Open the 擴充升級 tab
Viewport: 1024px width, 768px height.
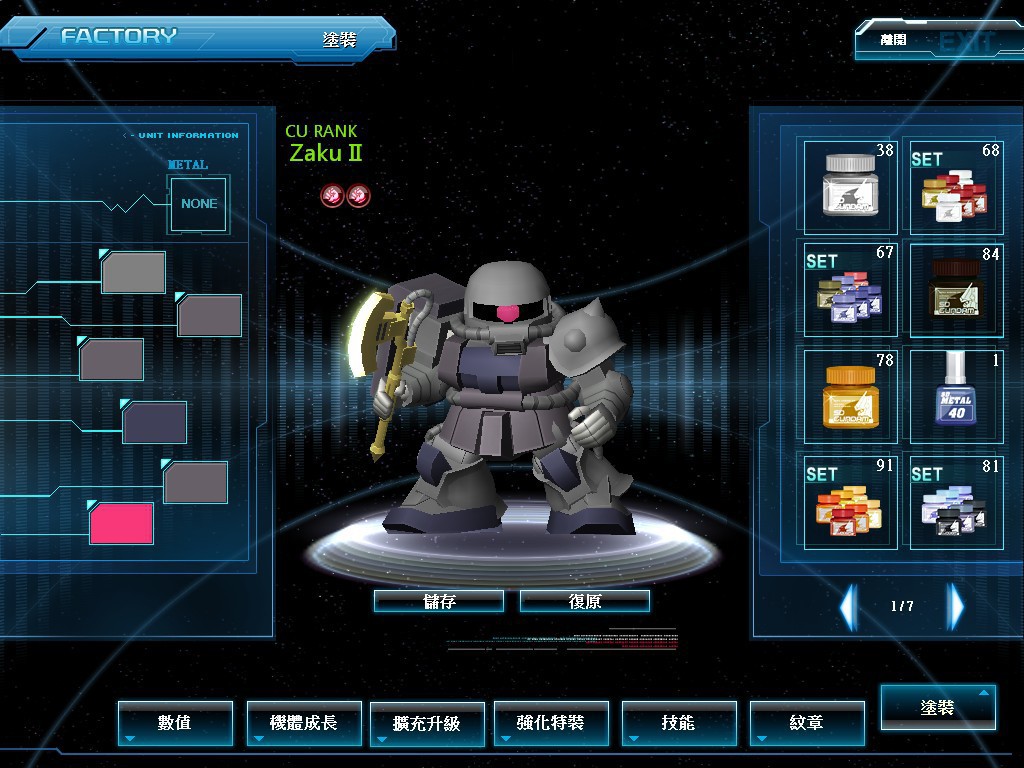pos(427,722)
